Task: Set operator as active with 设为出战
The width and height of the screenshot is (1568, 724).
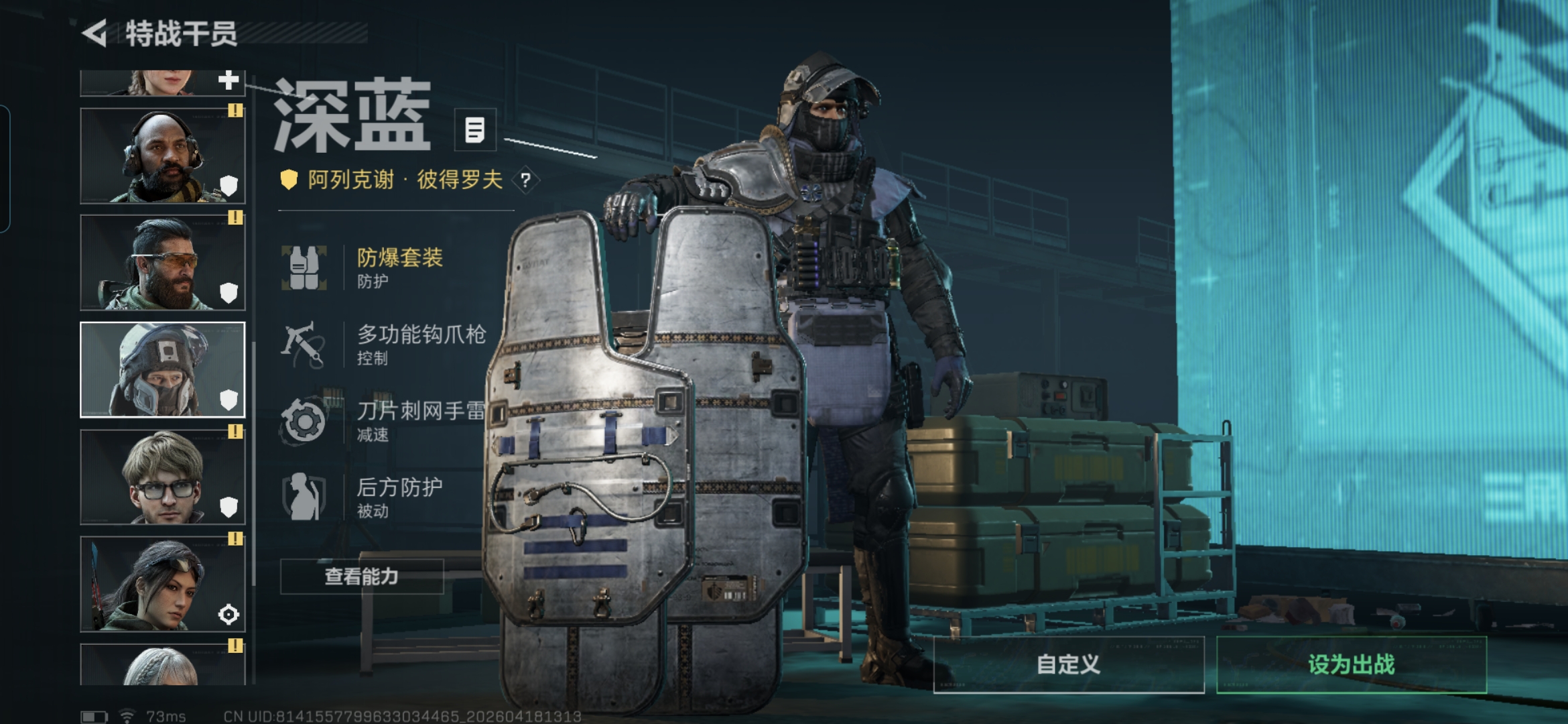Action: click(x=1351, y=664)
